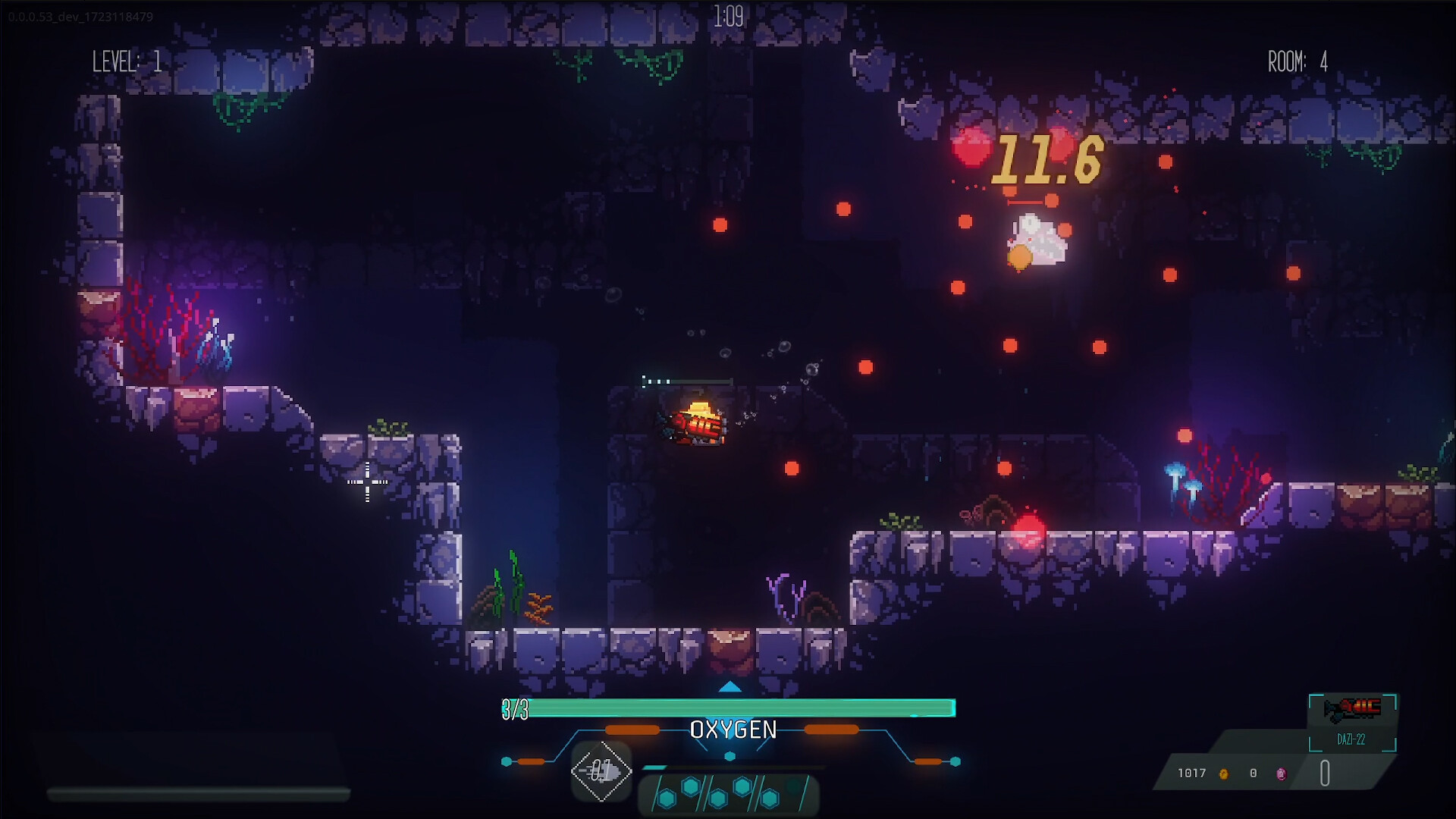Select the DAZI-22 weapon slot
This screenshot has height=819, width=1456.
pos(1351,721)
